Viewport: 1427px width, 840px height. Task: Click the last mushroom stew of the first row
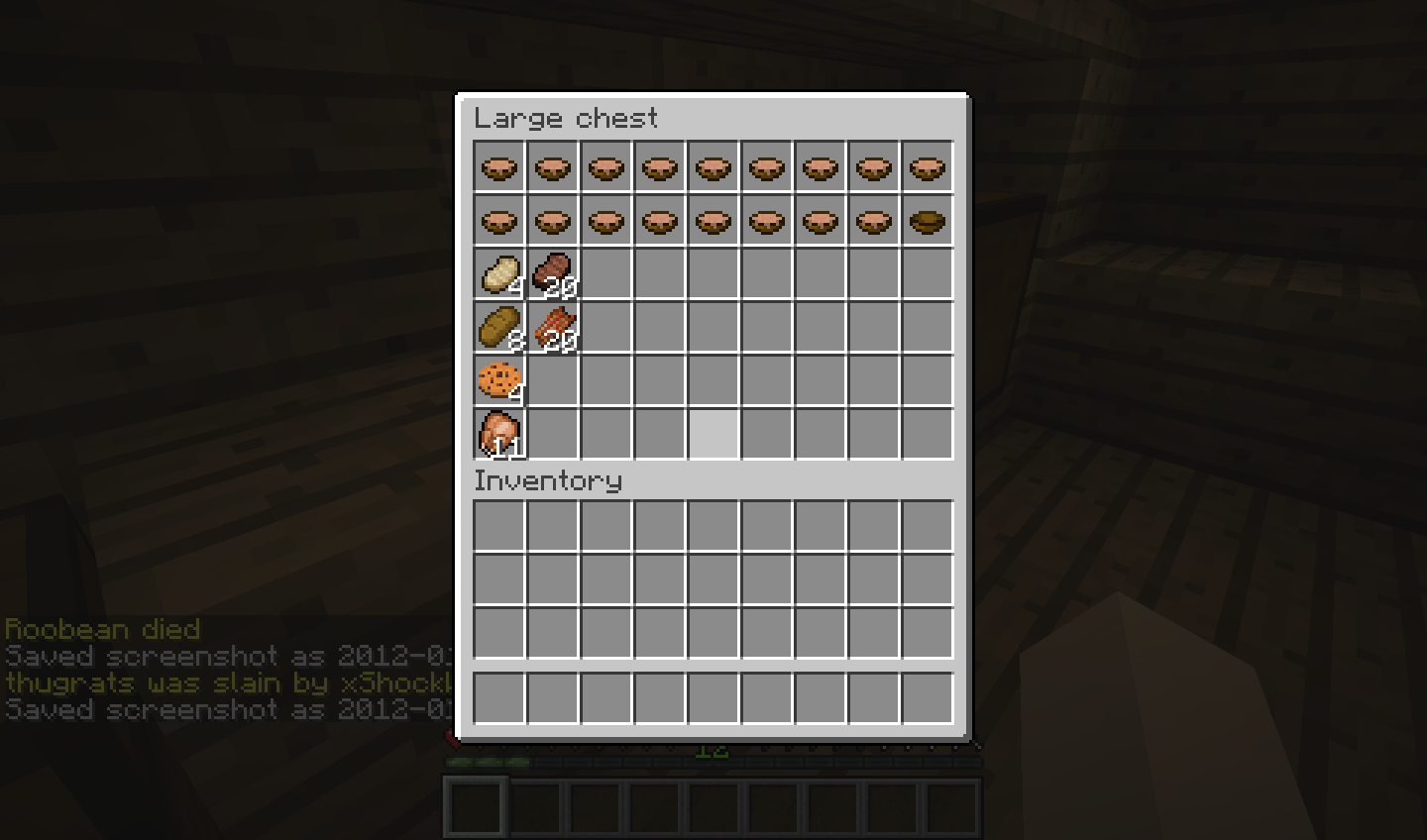[x=927, y=167]
